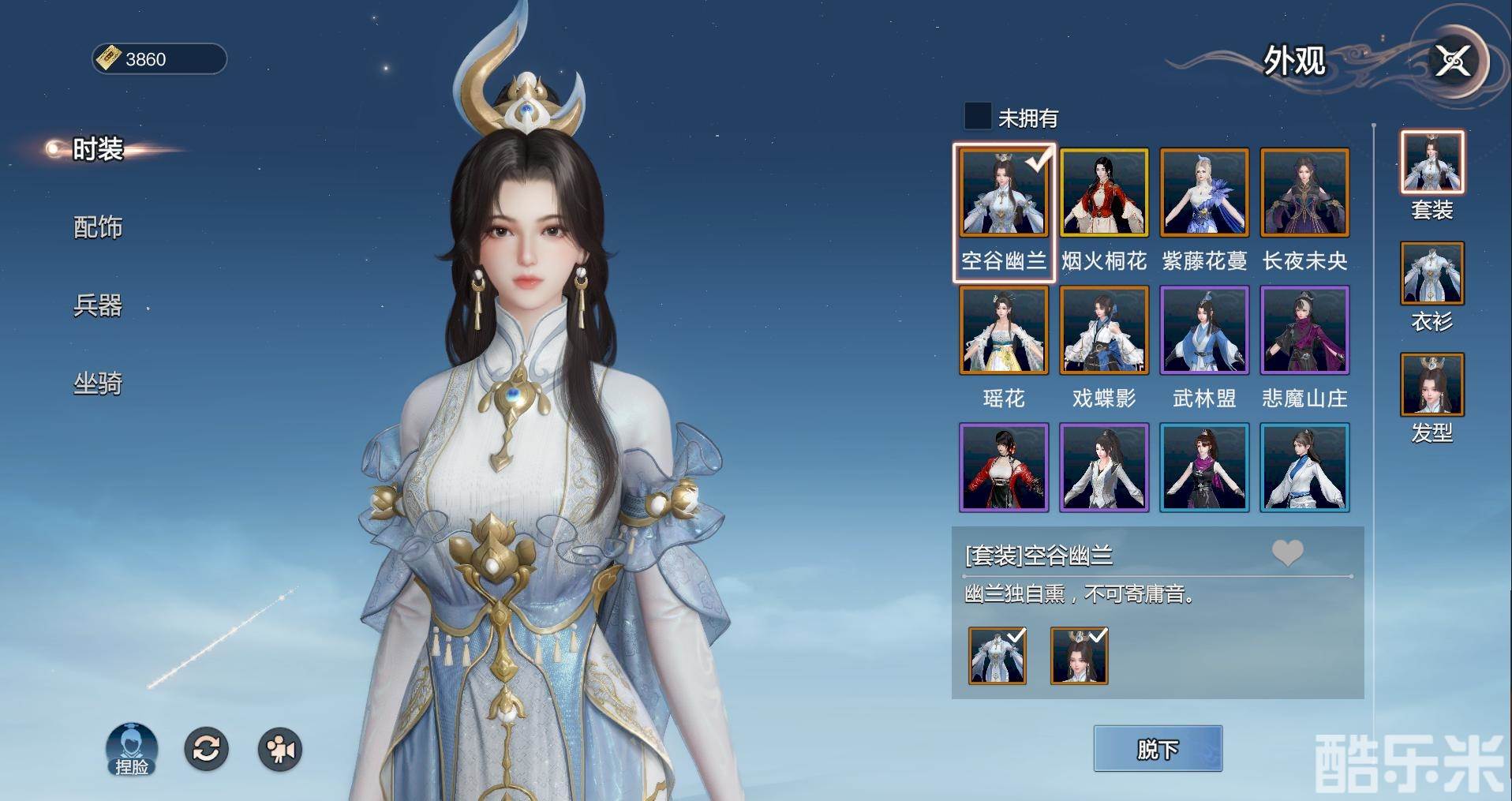Toggle the 未拥有 unowned checkbox
Screen dimensions: 1512x801
tap(978, 117)
